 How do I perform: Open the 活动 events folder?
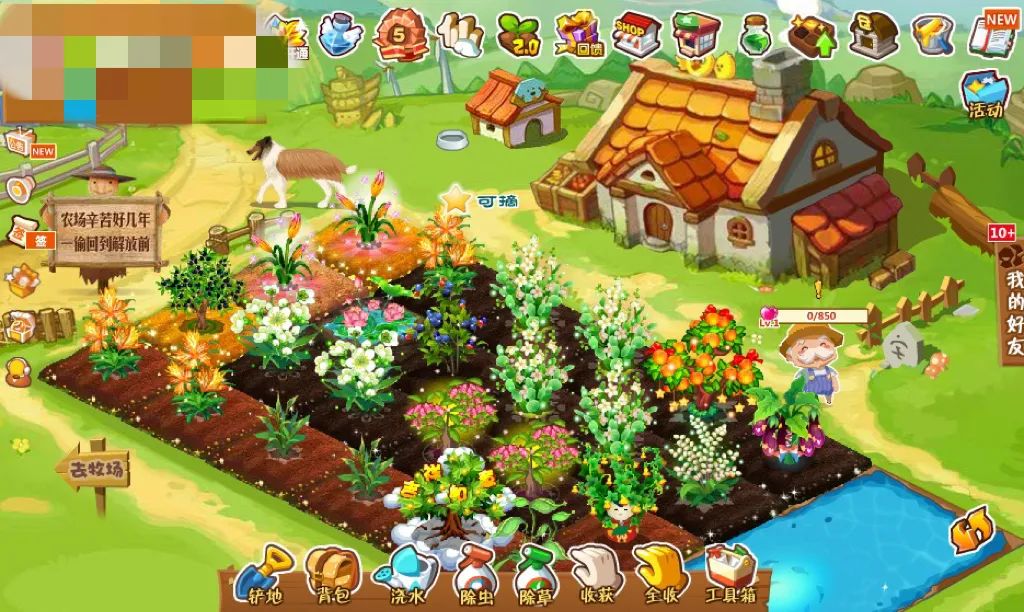click(x=985, y=95)
